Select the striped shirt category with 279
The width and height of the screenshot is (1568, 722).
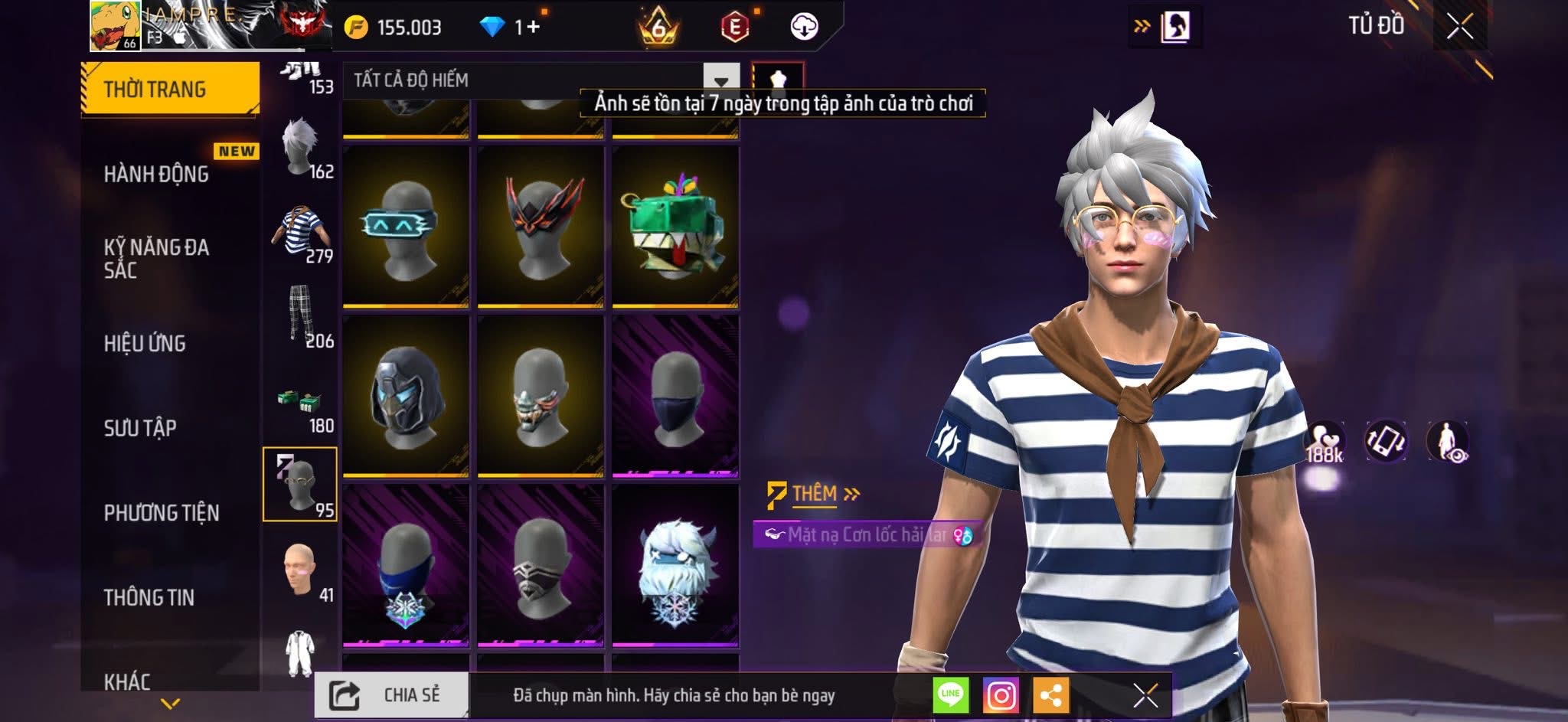pyautogui.click(x=301, y=234)
